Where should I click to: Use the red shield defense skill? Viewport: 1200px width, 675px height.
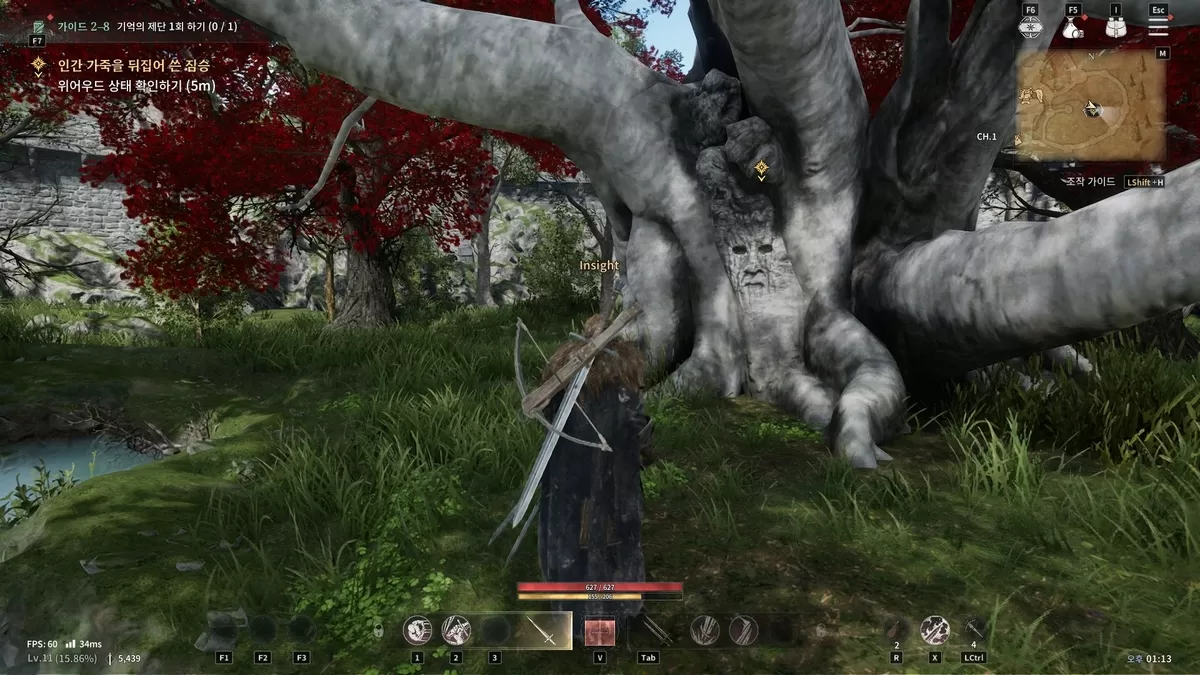[x=600, y=631]
